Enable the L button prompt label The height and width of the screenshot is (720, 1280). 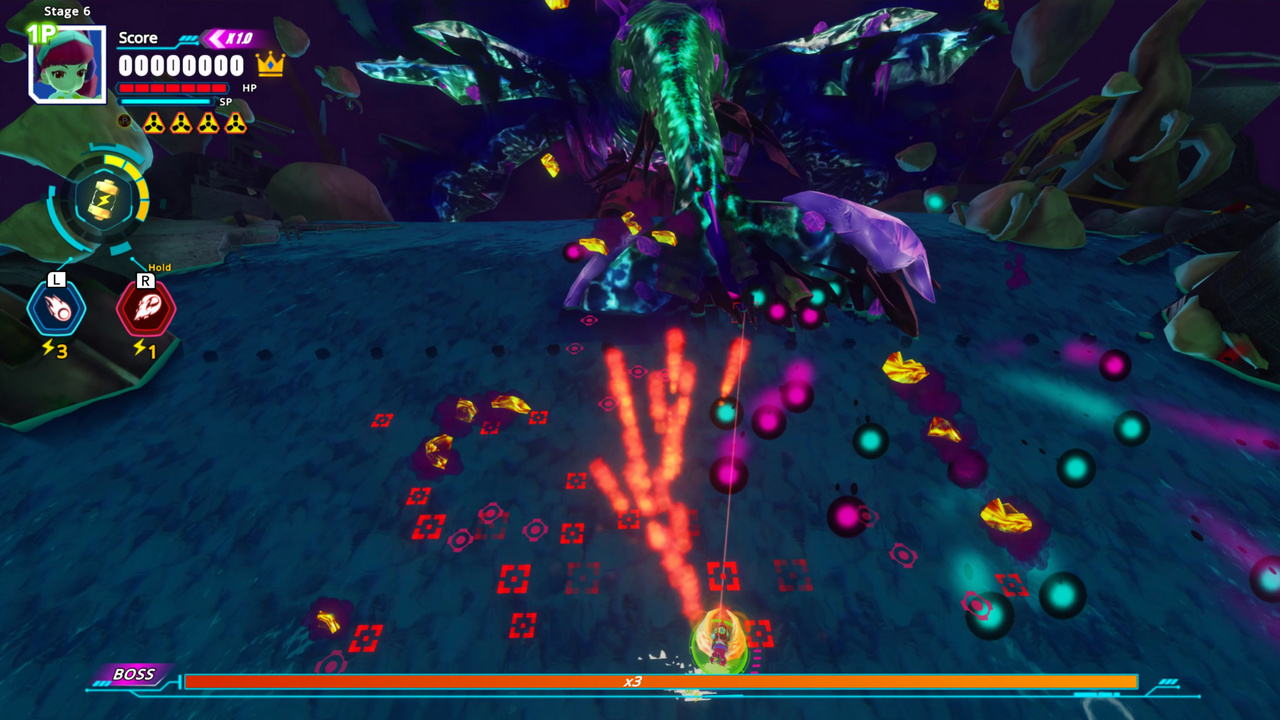click(57, 281)
